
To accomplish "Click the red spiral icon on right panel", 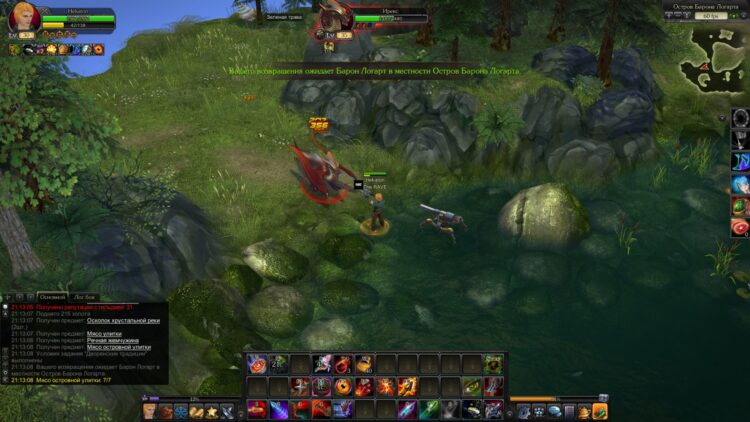I will 740,228.
